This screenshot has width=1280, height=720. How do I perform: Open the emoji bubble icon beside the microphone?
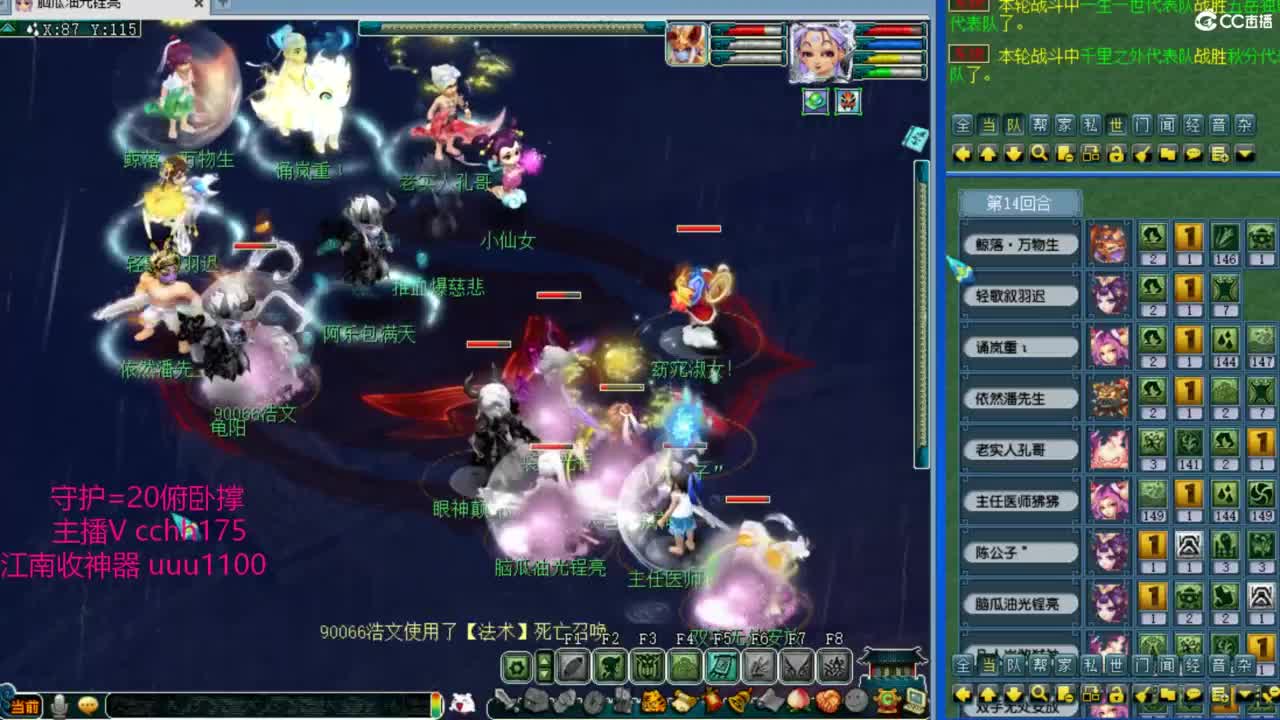88,705
